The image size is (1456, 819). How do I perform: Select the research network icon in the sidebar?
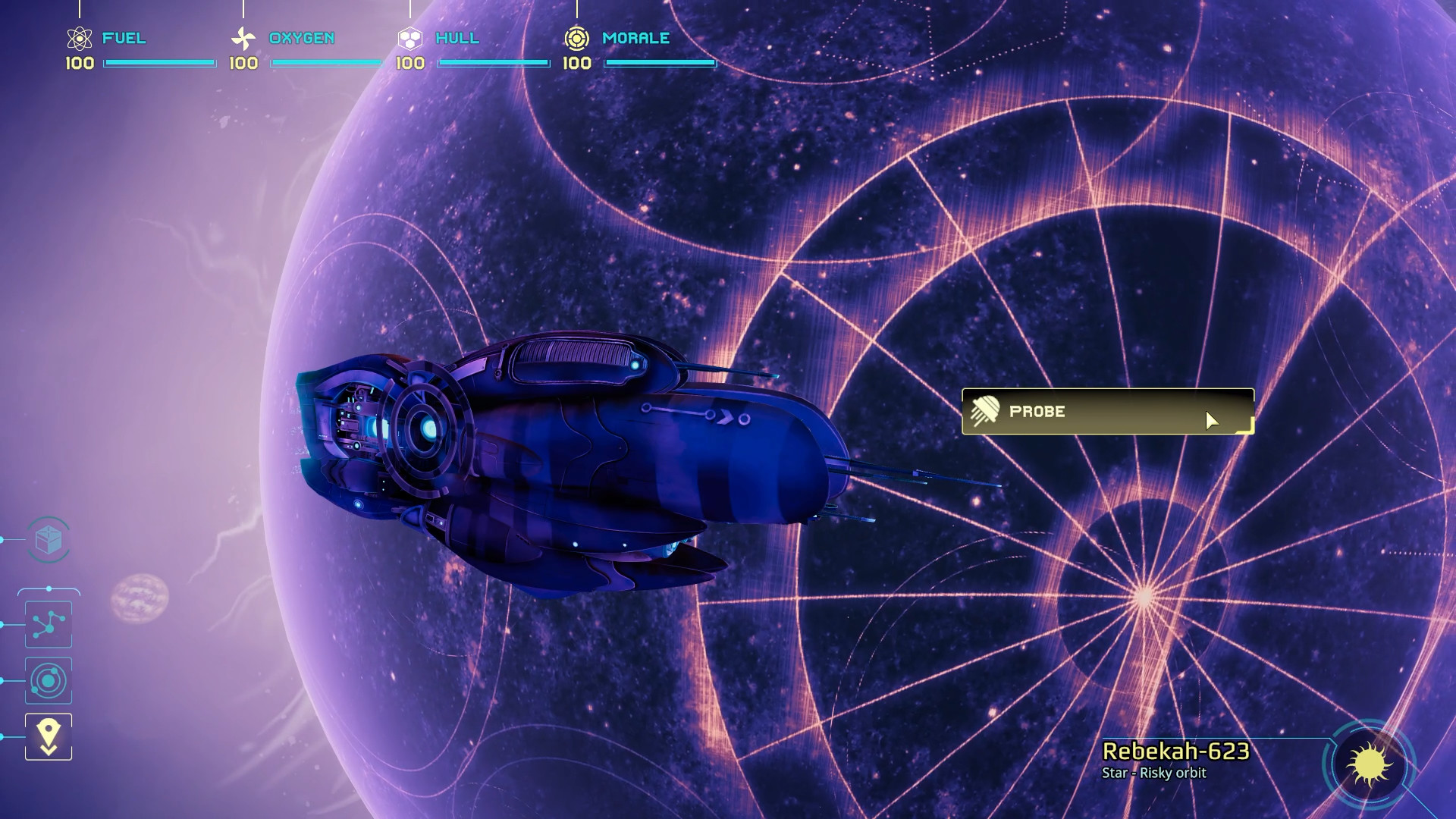(48, 623)
